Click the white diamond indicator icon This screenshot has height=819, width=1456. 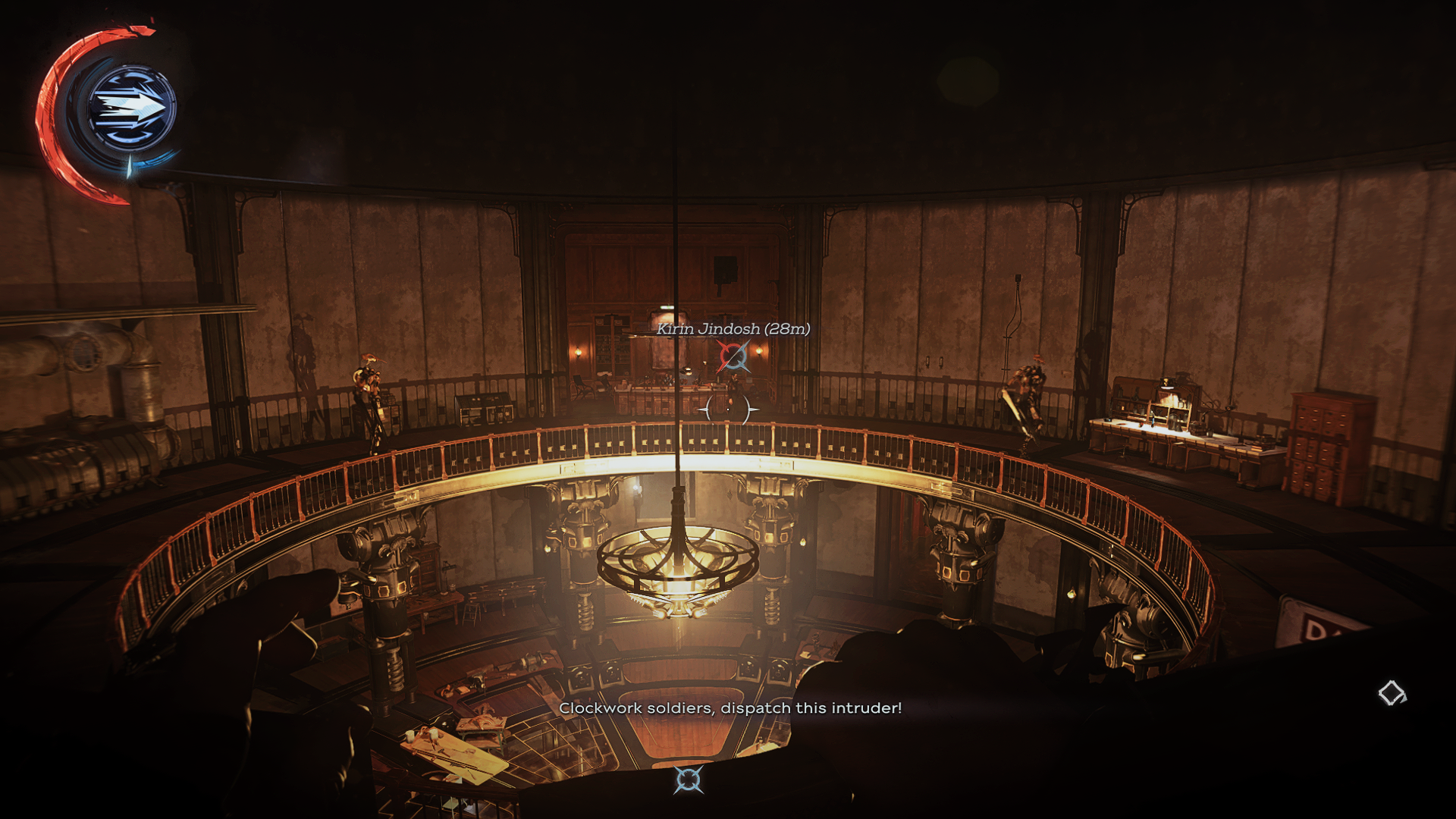[1392, 692]
